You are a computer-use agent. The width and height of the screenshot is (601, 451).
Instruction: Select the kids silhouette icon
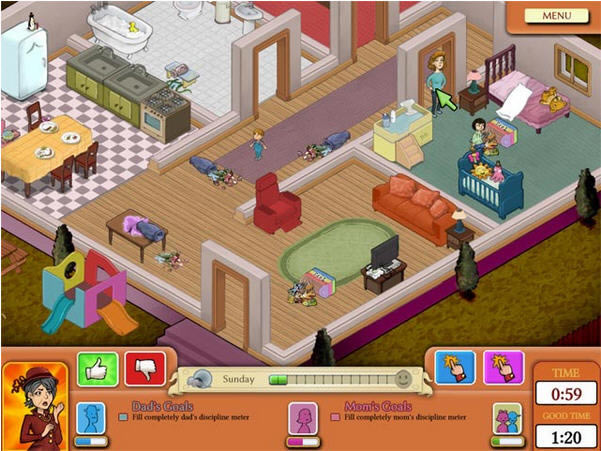(508, 416)
